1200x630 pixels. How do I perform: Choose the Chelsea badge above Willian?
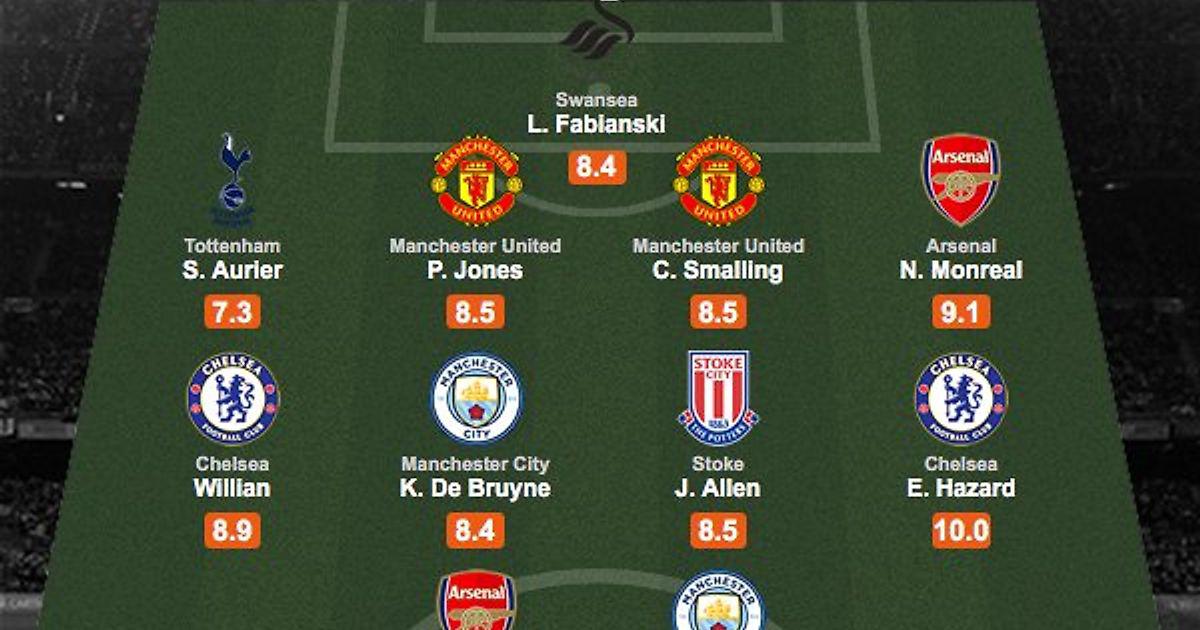[x=233, y=398]
